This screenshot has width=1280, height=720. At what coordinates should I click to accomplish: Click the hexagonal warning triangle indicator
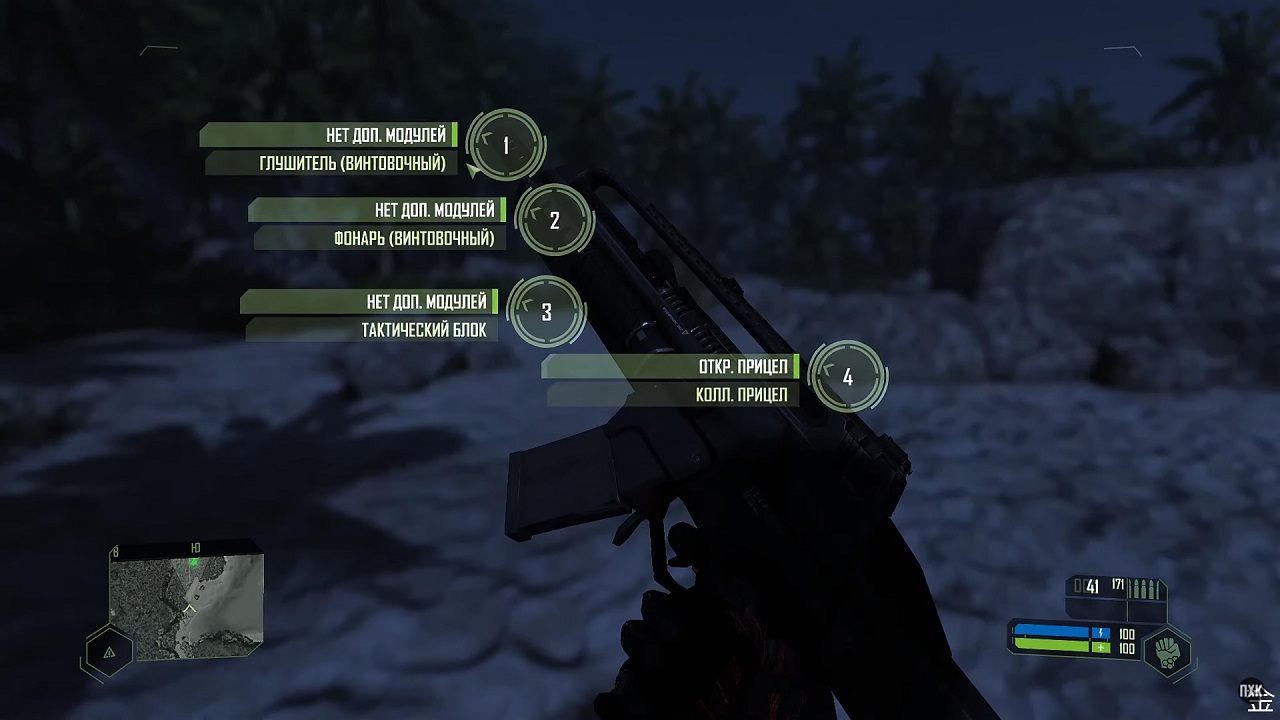tap(109, 650)
